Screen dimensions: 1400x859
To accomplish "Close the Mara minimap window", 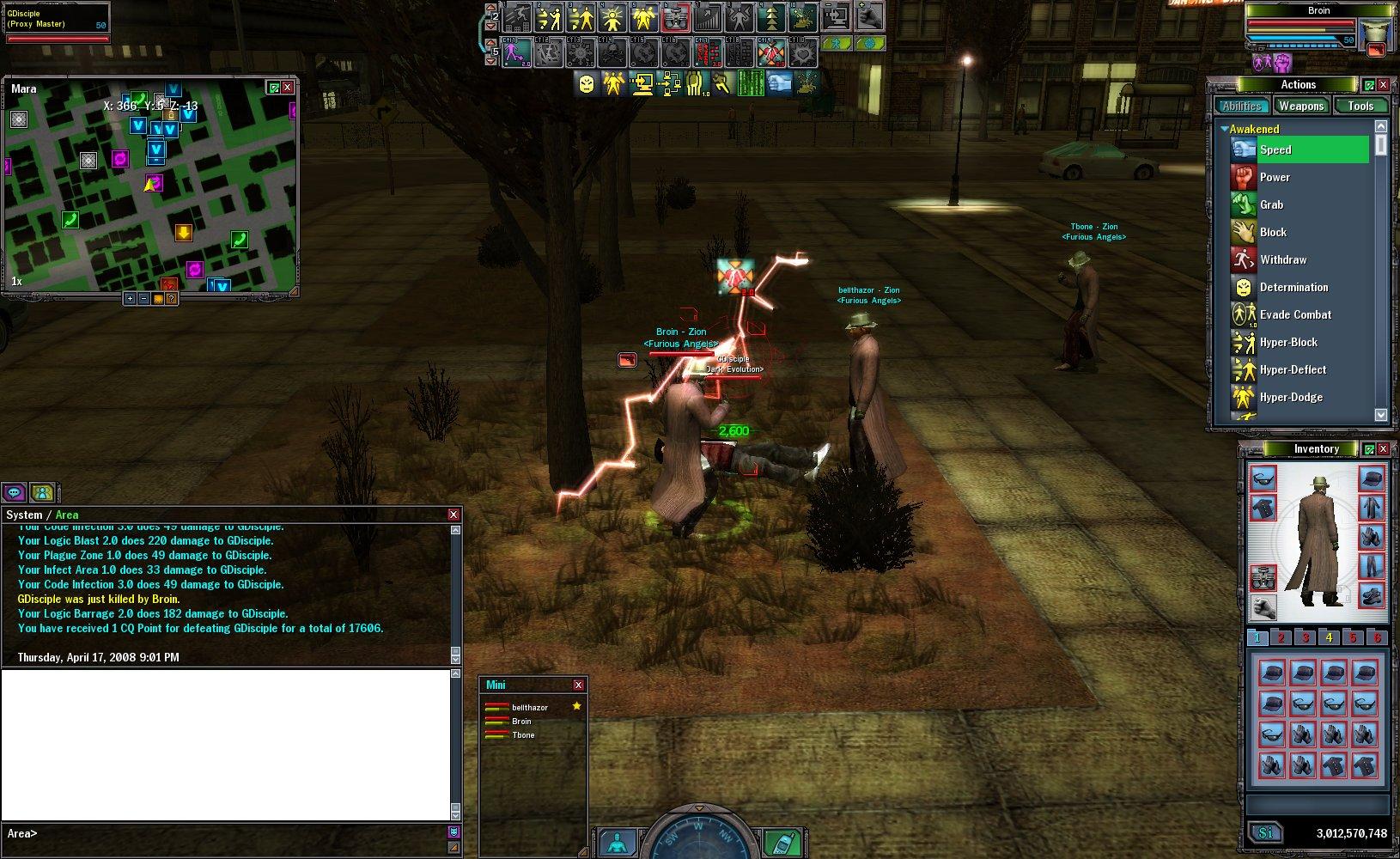I will pyautogui.click(x=288, y=88).
